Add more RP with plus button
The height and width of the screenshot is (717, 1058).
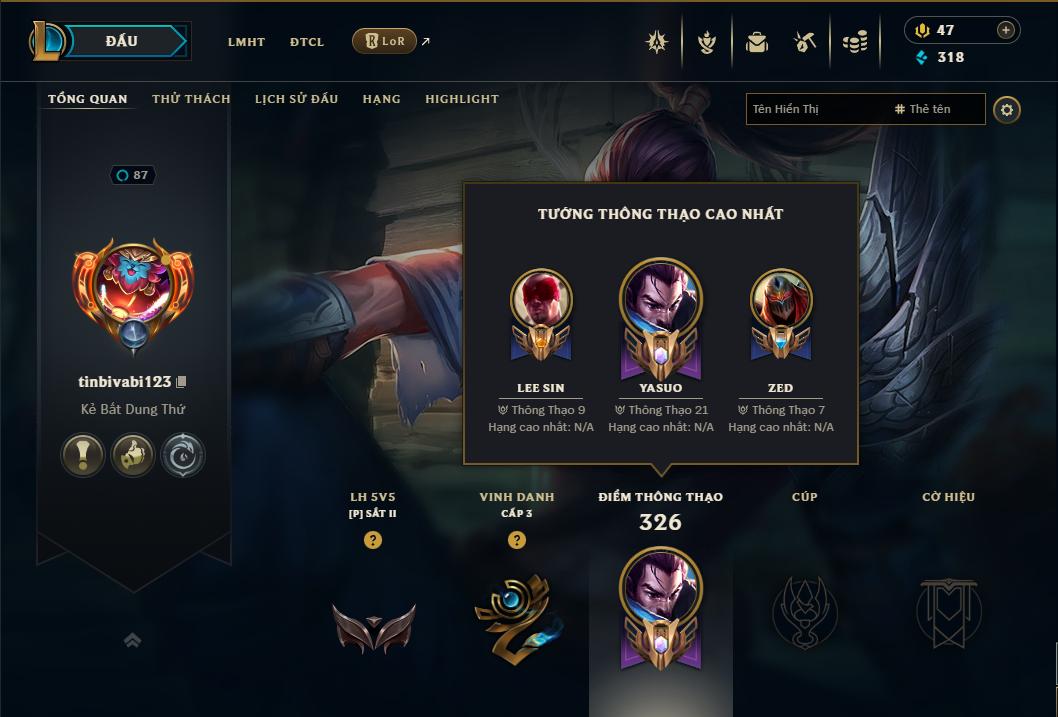pyautogui.click(x=1005, y=30)
